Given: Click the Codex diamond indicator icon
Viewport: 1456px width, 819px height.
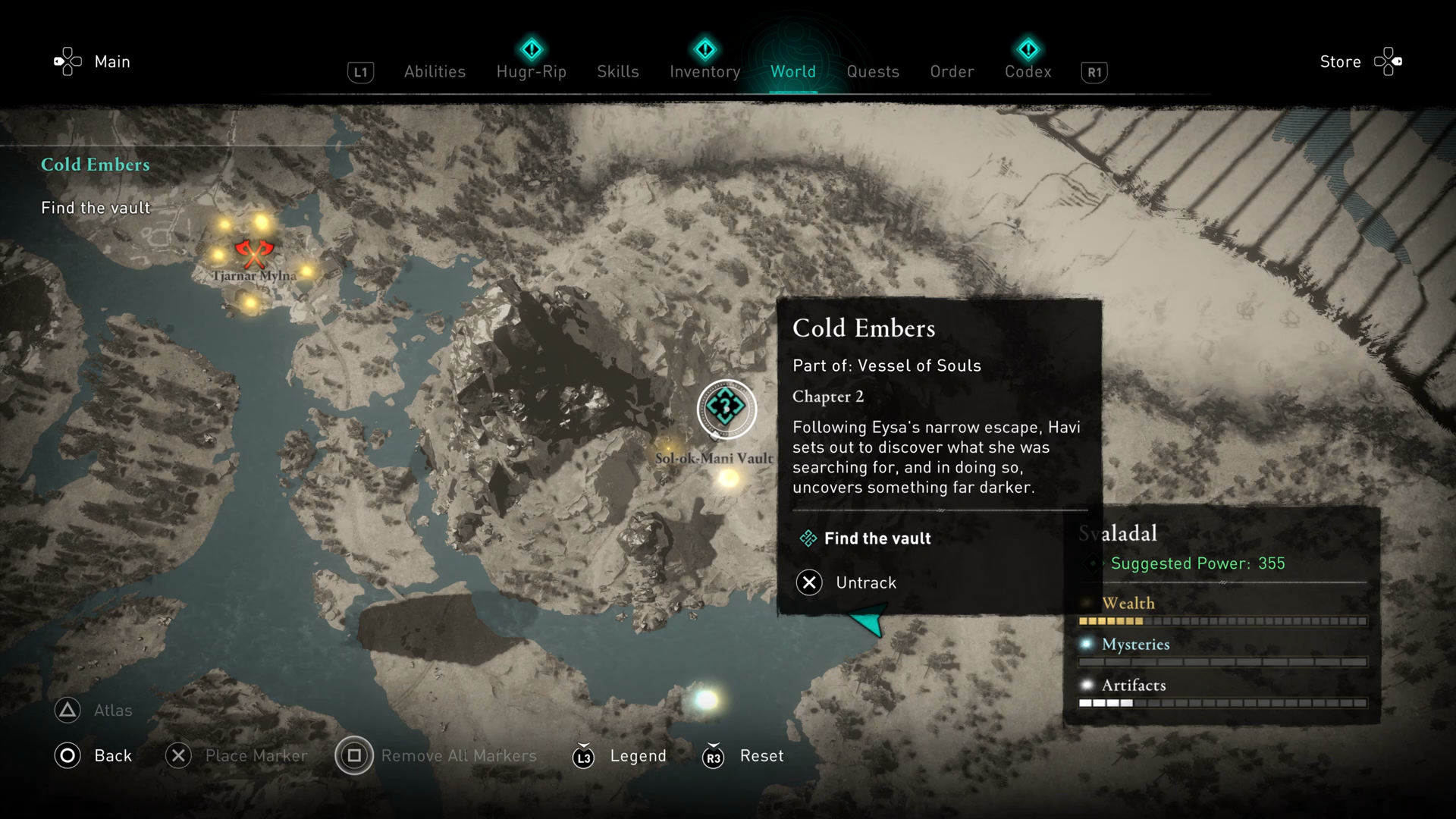Looking at the screenshot, I should pos(1028,49).
